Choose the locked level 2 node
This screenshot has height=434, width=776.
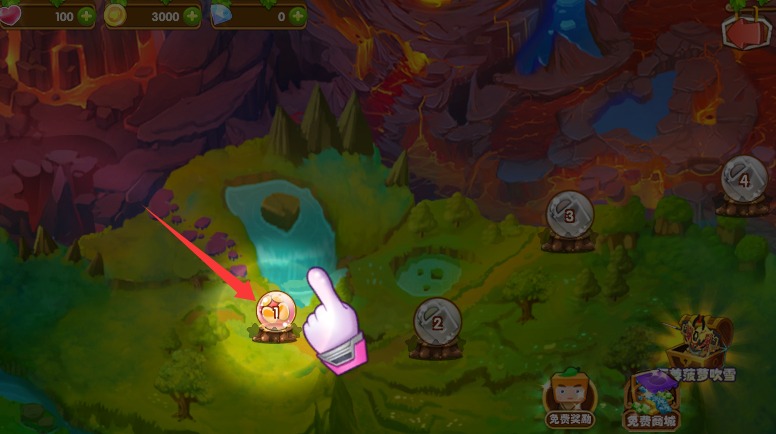pyautogui.click(x=437, y=320)
